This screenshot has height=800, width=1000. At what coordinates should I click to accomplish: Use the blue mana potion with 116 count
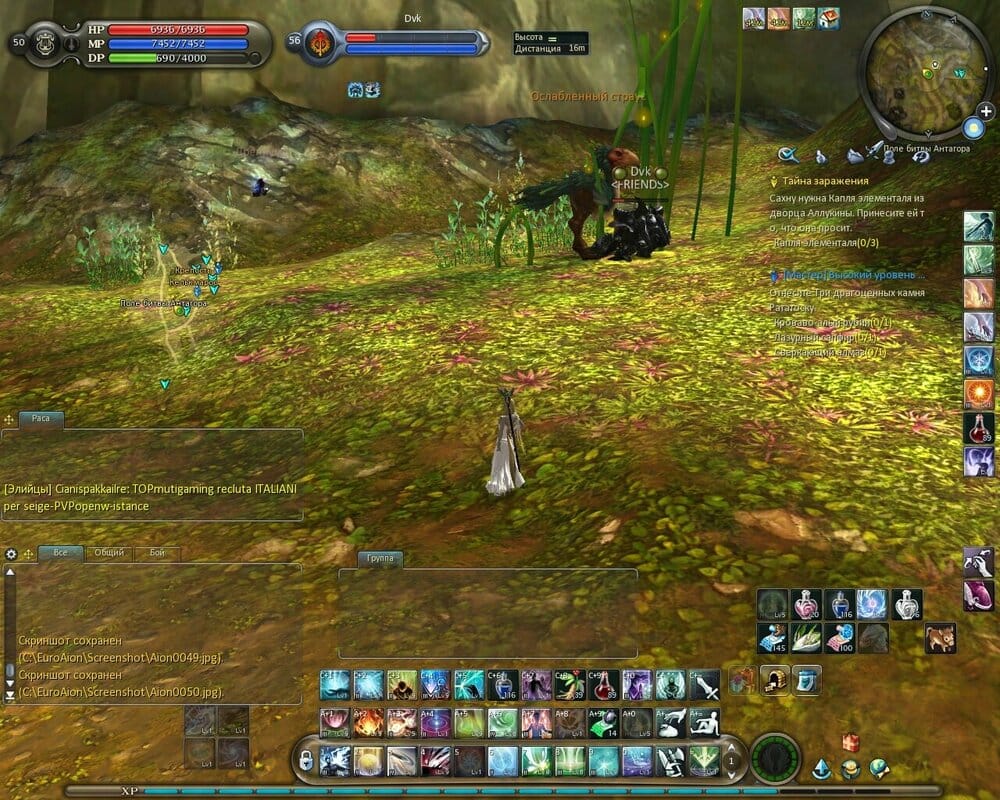click(x=839, y=604)
